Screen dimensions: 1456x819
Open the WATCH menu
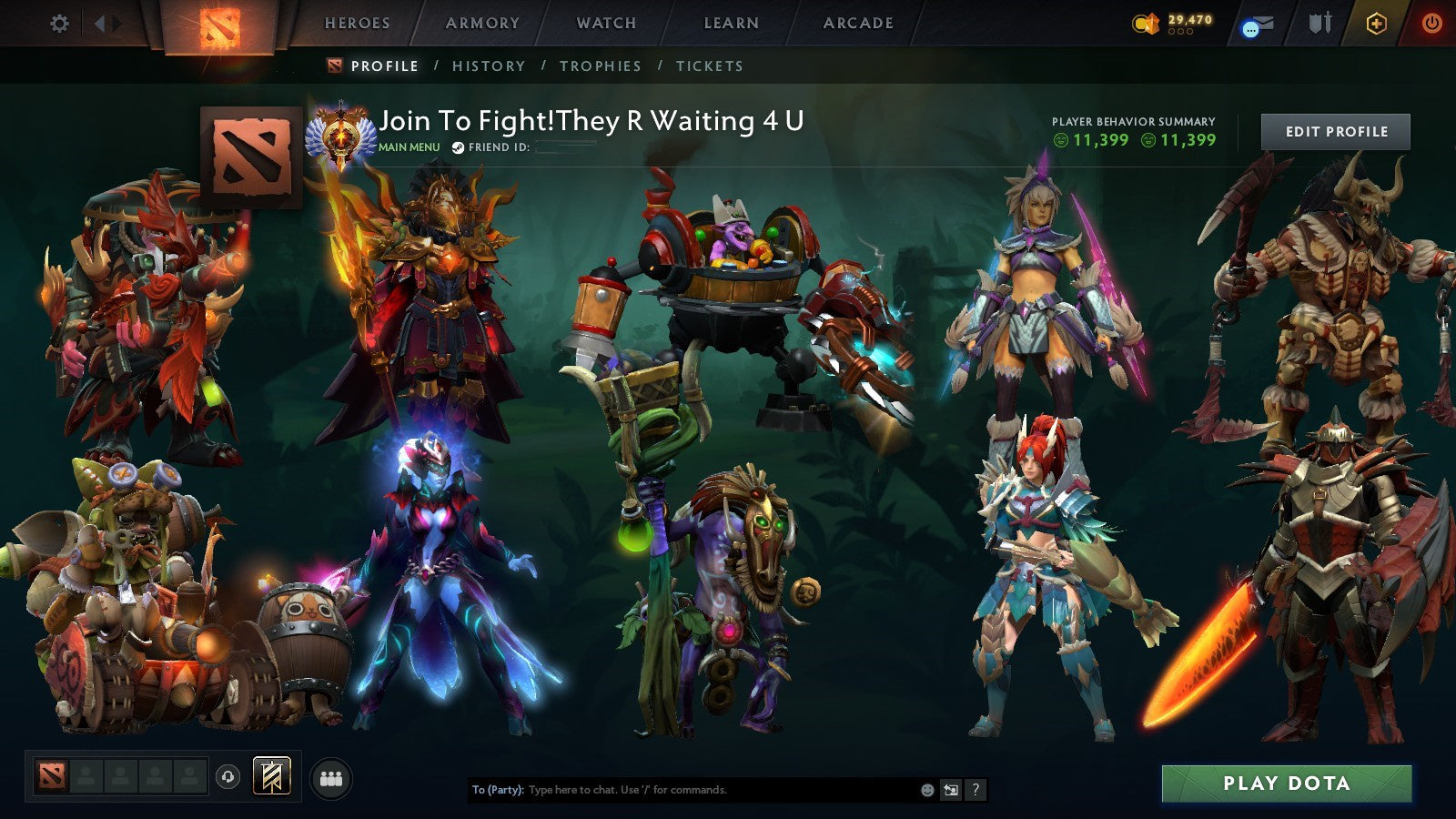coord(605,24)
